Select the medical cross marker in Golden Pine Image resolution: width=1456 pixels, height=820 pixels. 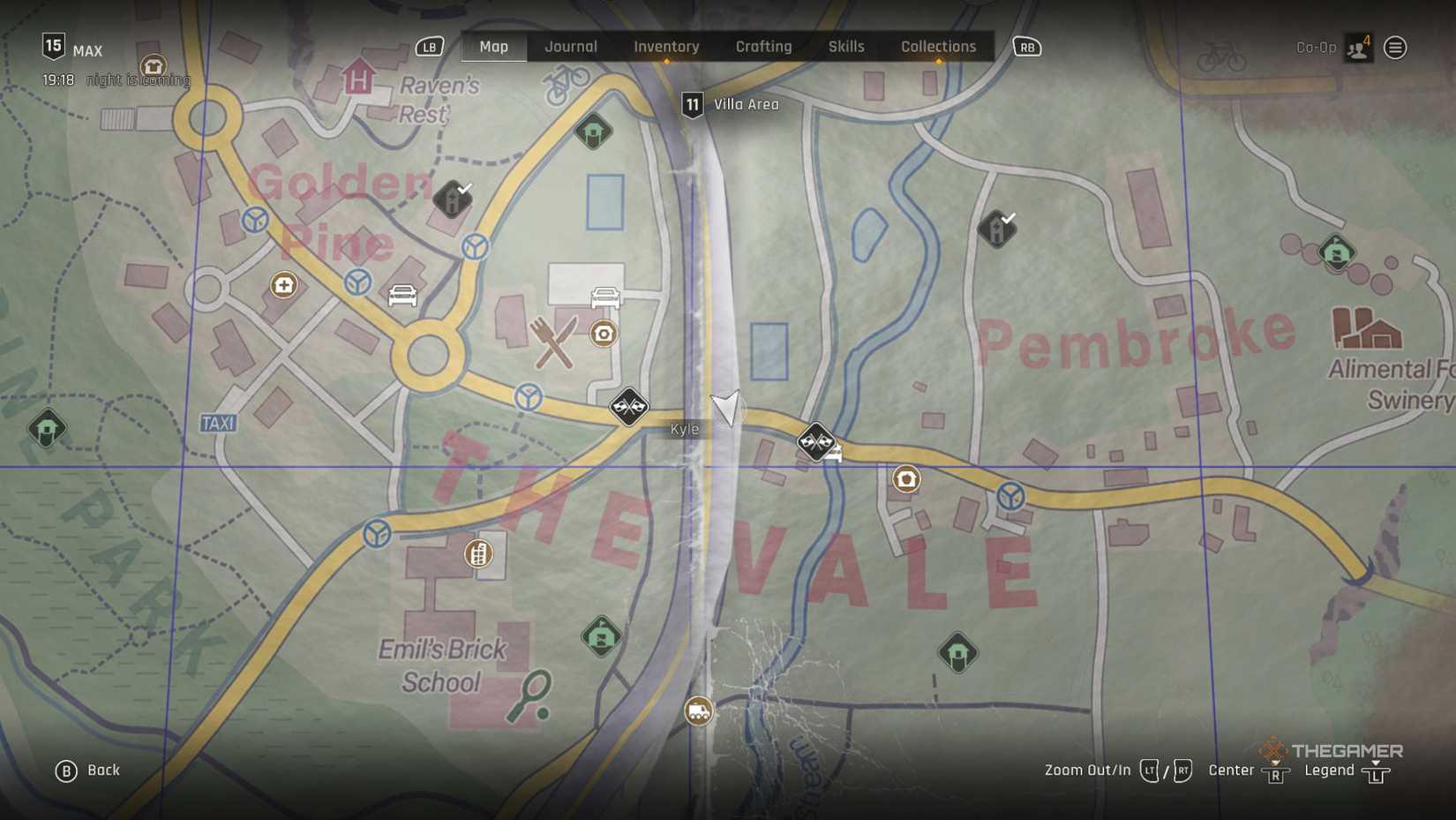[x=283, y=285]
